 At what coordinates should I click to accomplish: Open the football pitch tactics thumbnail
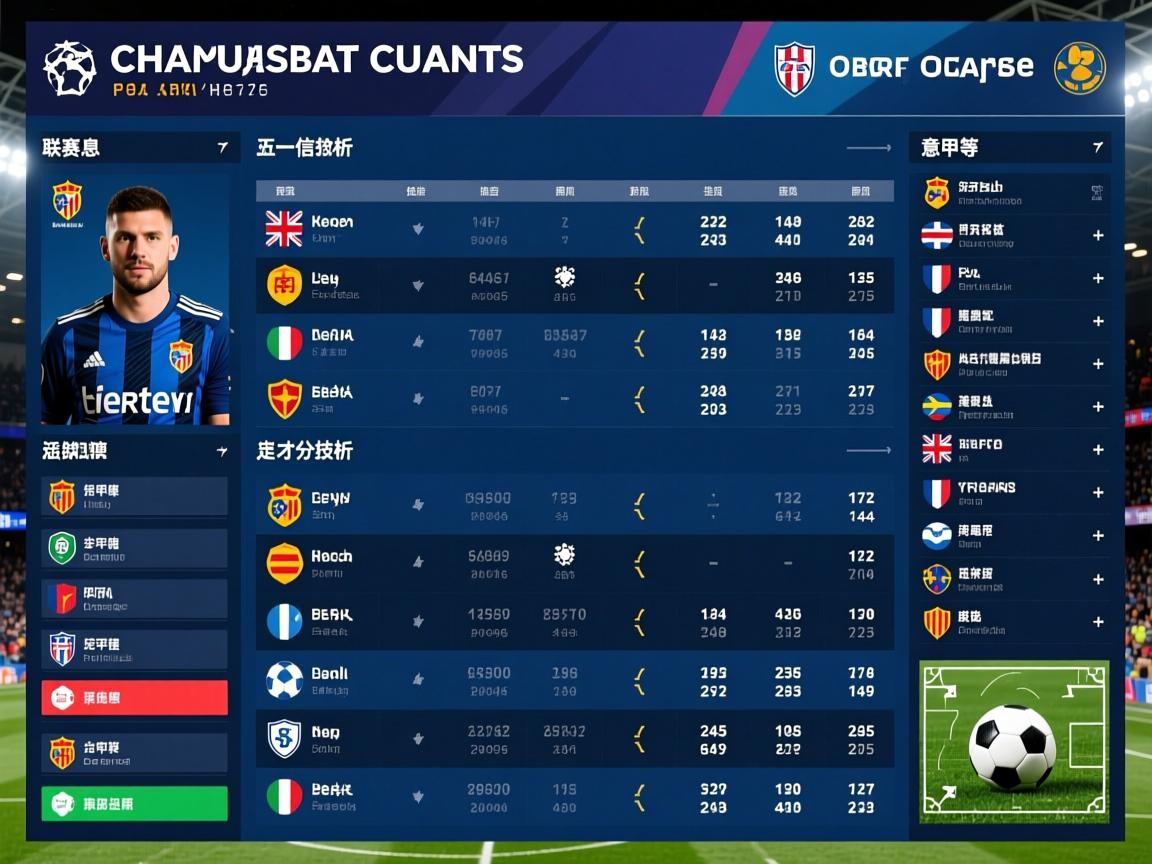pos(1014,742)
